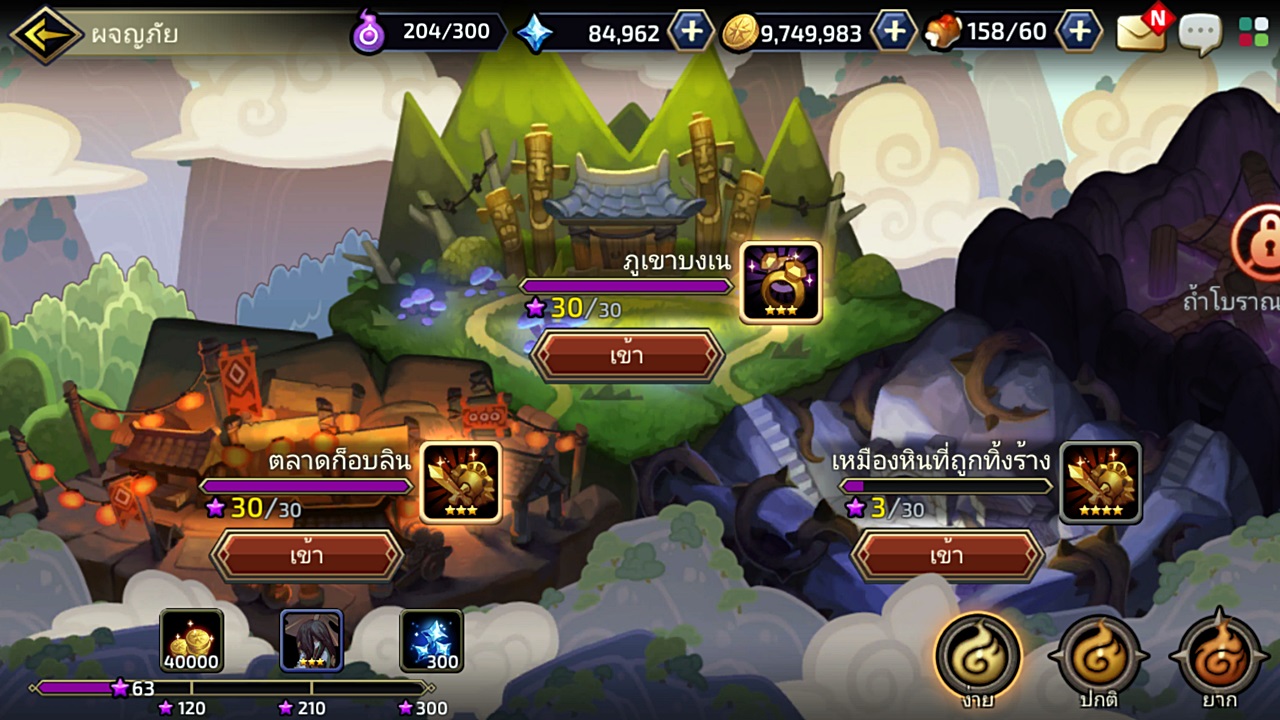
Task: Tap the energy potion icon showing 204/300
Action: pyautogui.click(x=370, y=31)
